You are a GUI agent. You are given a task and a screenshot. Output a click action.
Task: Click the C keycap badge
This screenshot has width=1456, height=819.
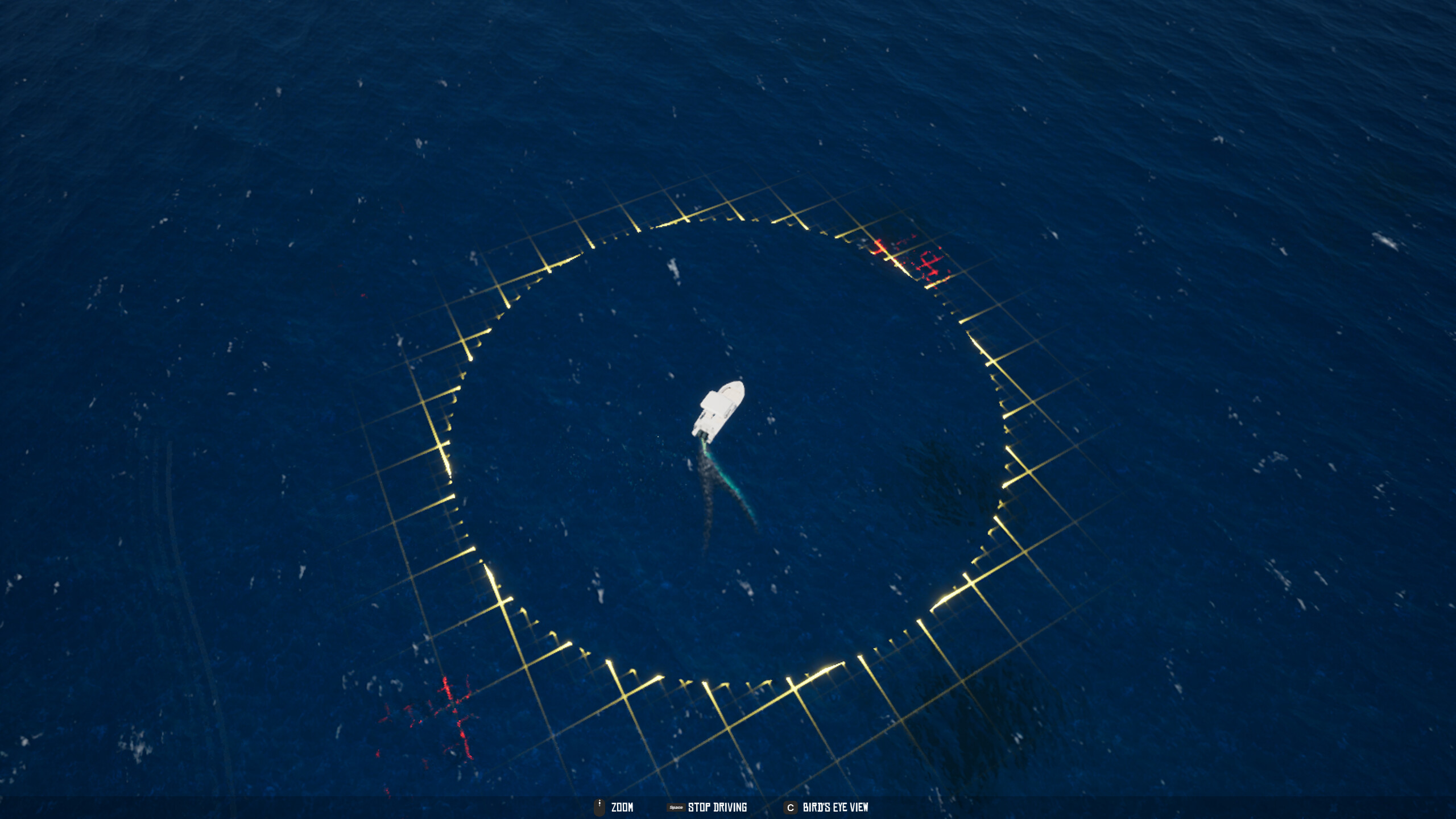(x=790, y=807)
